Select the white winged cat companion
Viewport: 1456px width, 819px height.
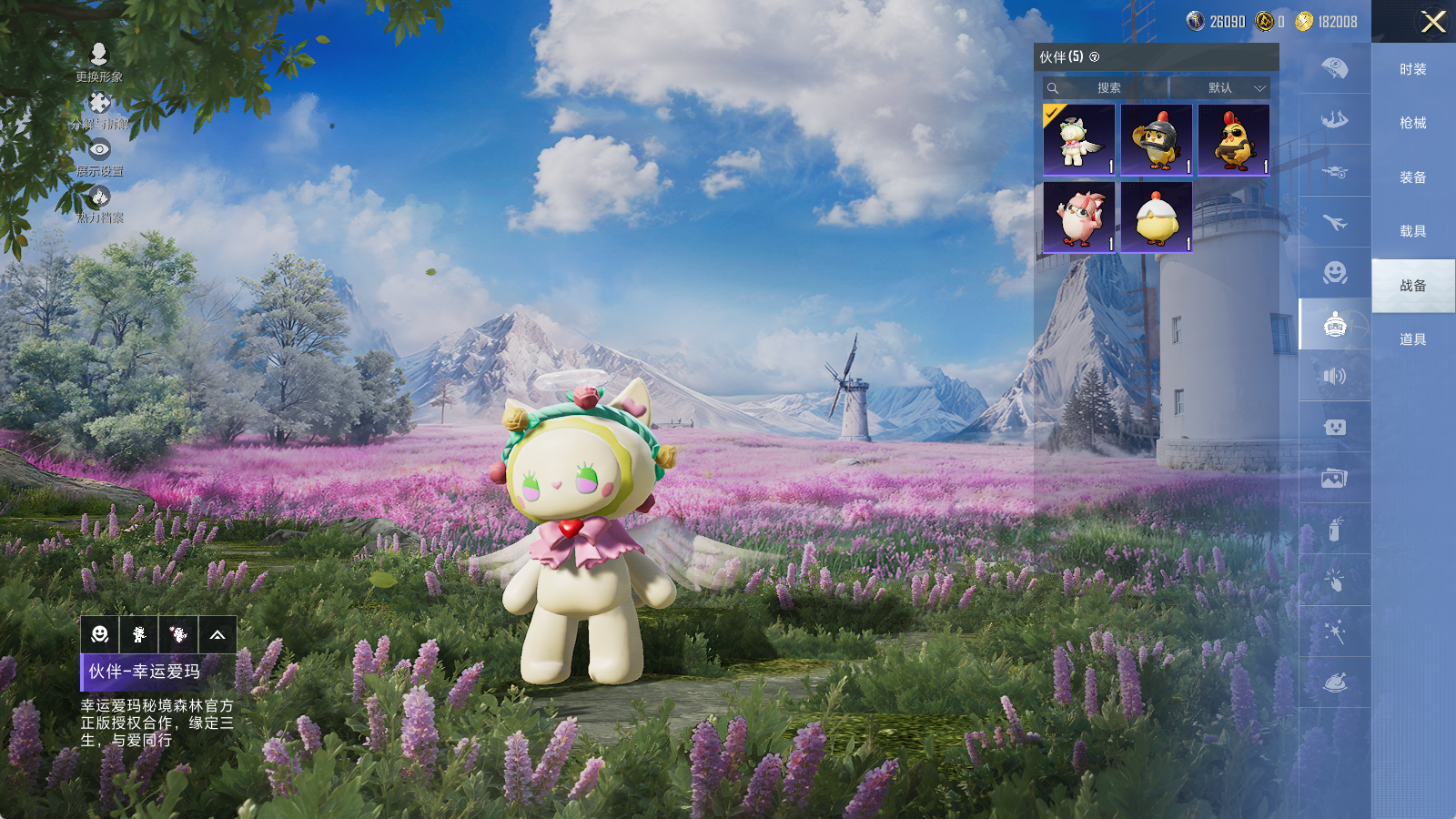click(x=1079, y=139)
